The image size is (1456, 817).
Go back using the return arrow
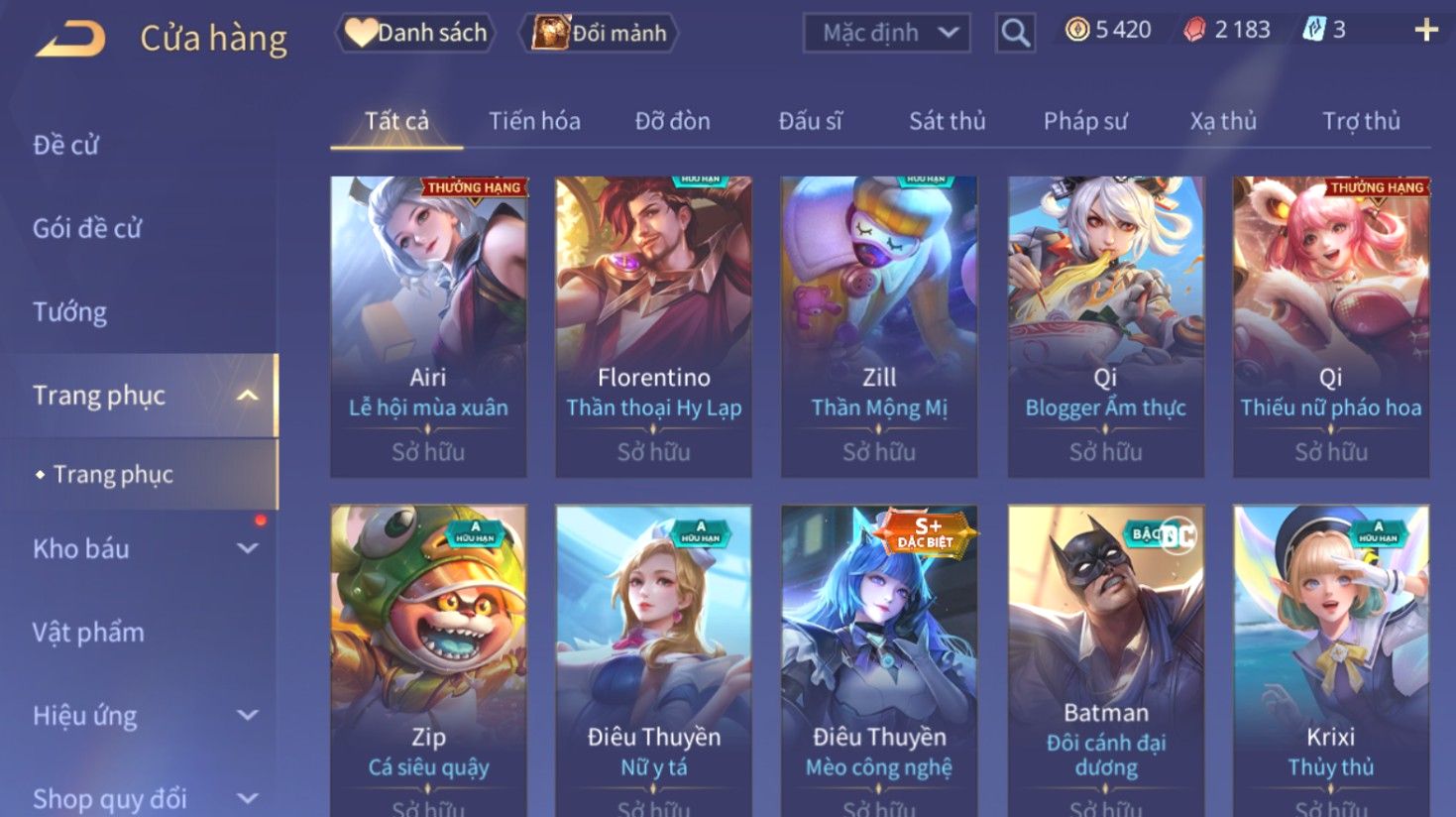tap(70, 39)
